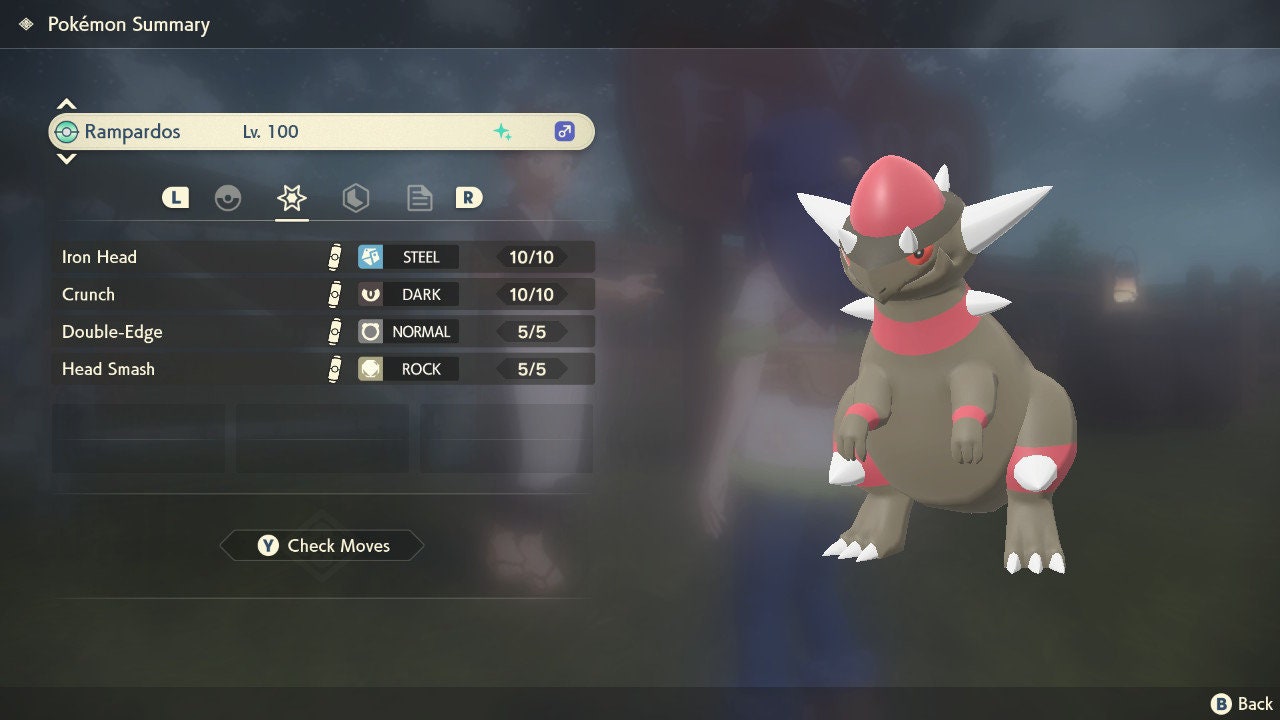Open the moves tab with star icon
The width and height of the screenshot is (1280, 720).
coord(291,198)
